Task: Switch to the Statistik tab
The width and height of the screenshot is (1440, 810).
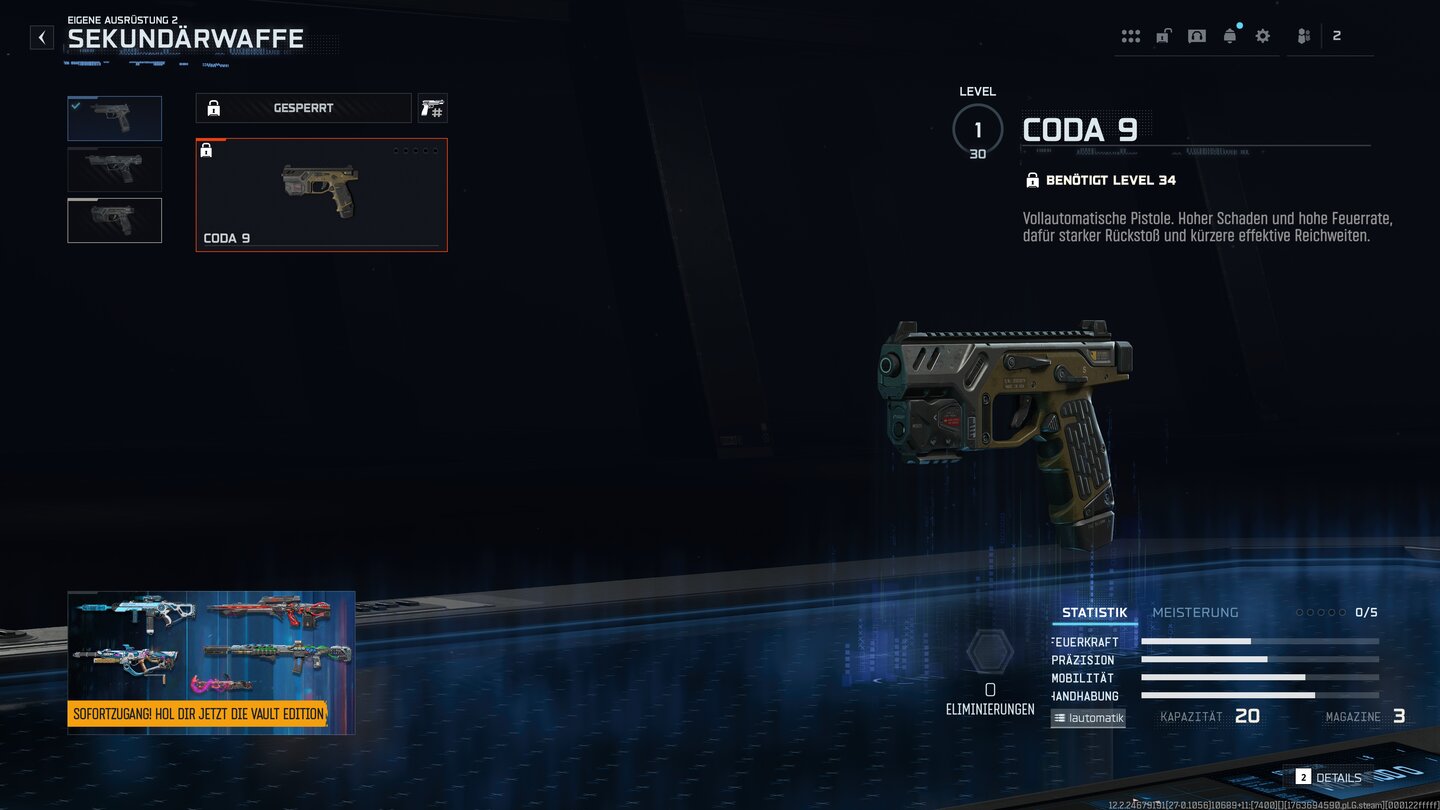Action: tap(1094, 613)
